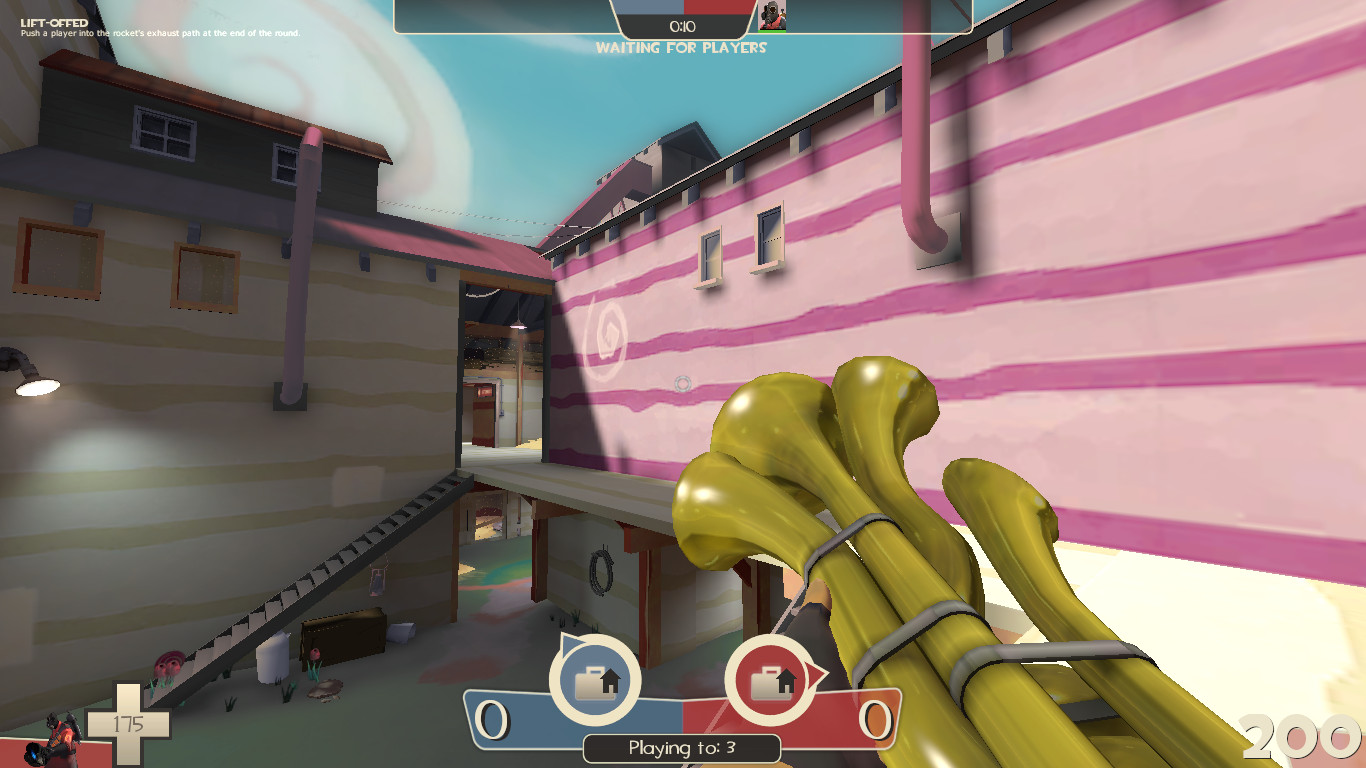The image size is (1366, 768).
Task: Switch to the RED score tab
Action: pyautogui.click(x=845, y=714)
